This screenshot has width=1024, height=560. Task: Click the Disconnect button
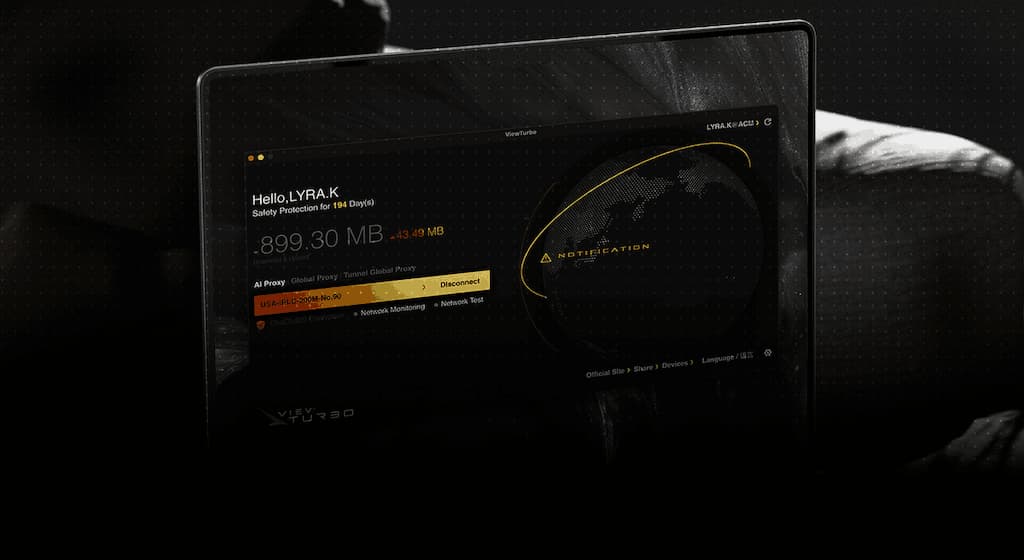click(x=460, y=282)
